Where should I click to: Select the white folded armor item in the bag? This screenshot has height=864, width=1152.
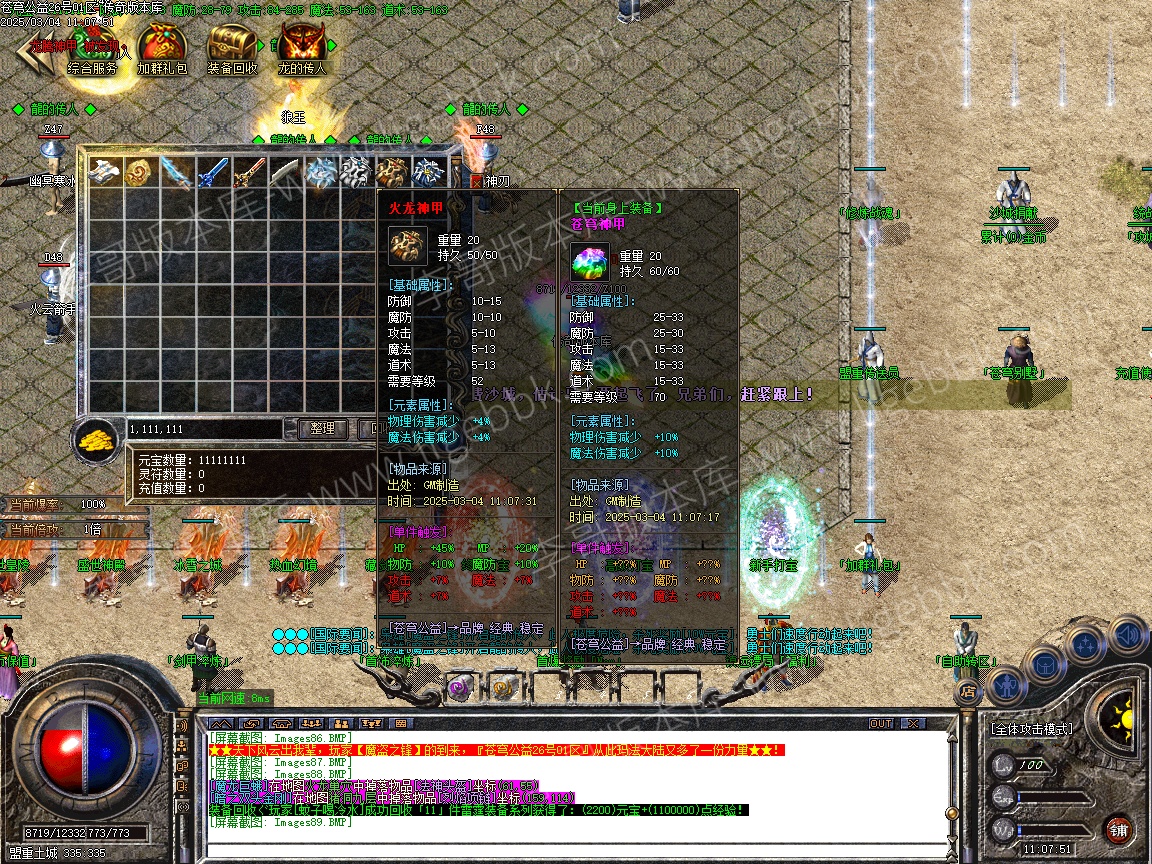click(x=104, y=172)
